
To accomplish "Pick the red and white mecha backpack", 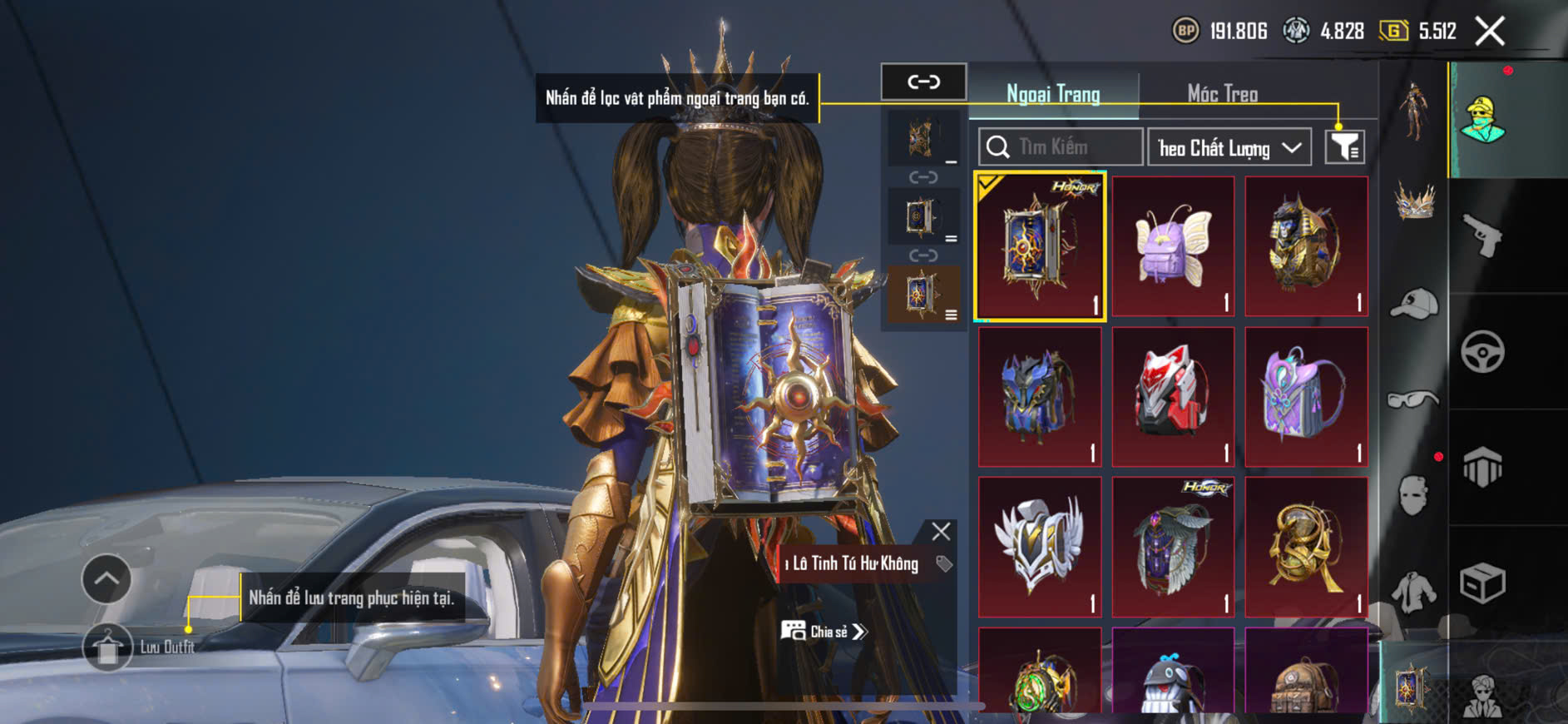I will pyautogui.click(x=1173, y=397).
